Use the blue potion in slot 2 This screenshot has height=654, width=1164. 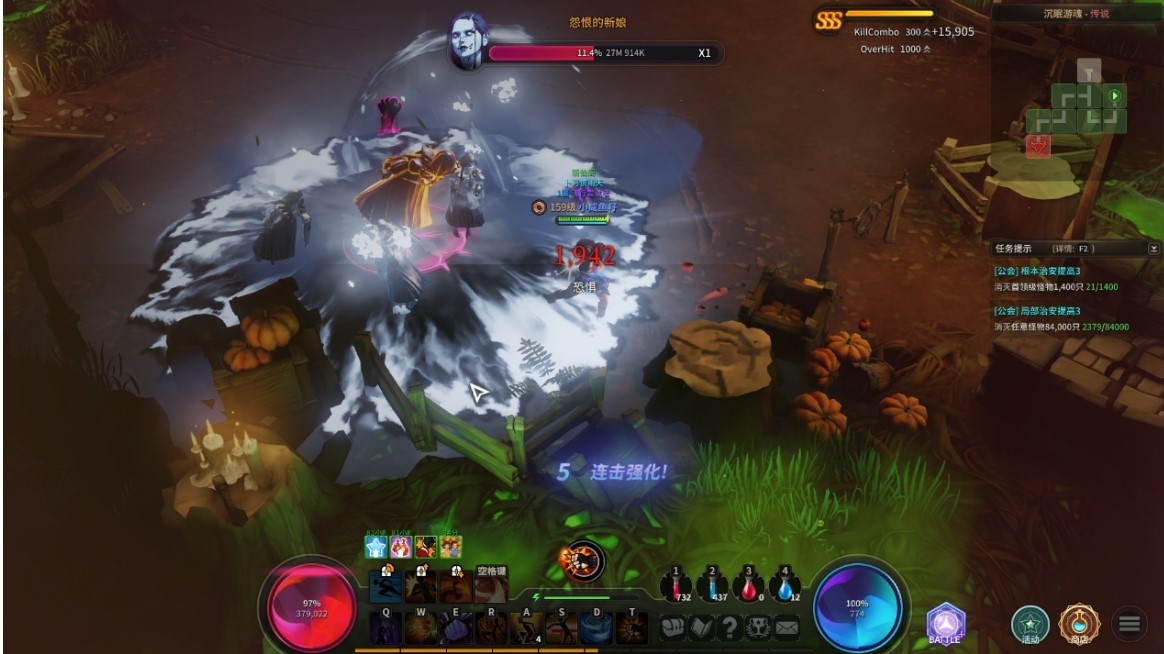tap(712, 586)
